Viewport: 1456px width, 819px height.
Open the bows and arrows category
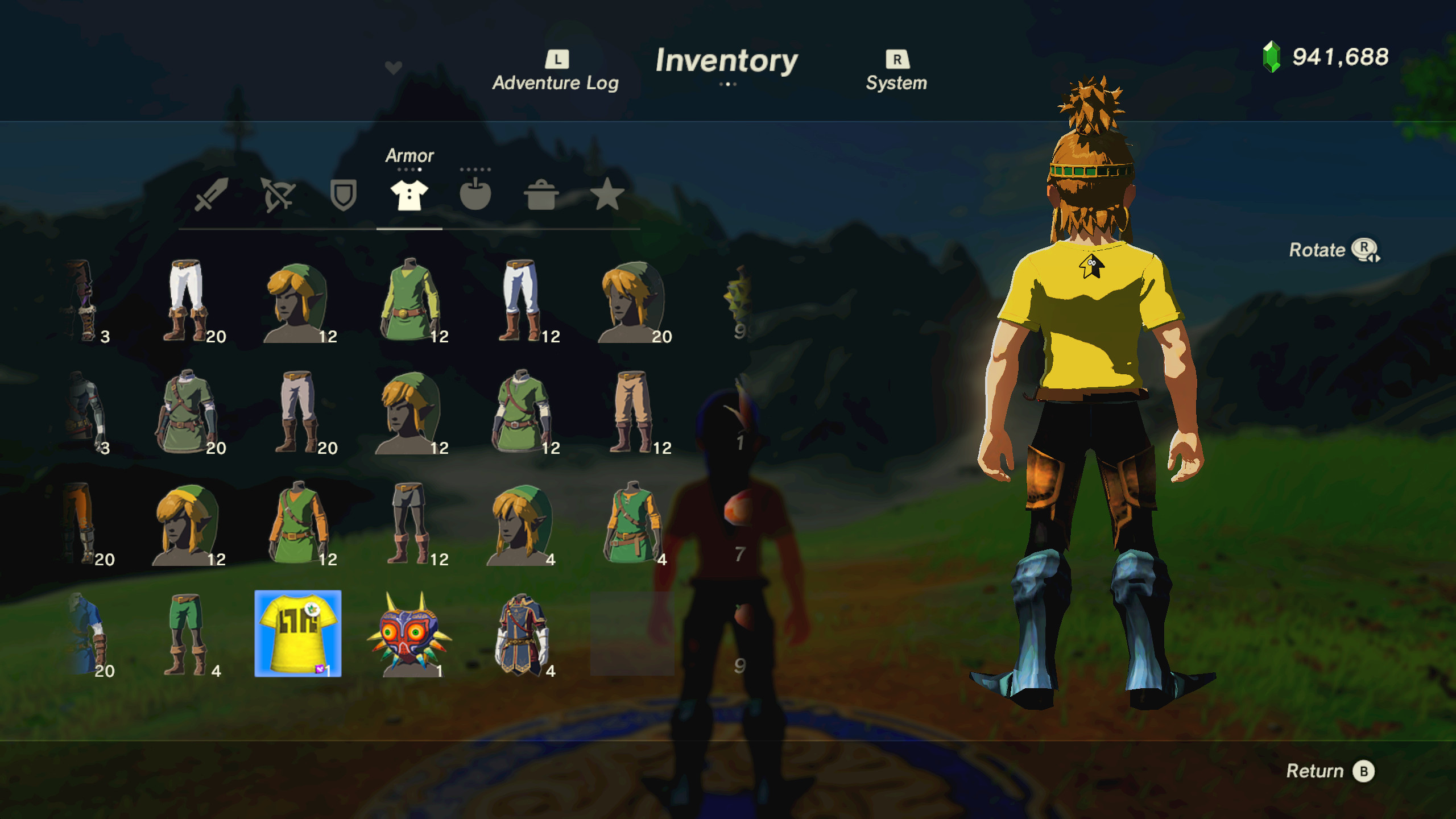(276, 196)
